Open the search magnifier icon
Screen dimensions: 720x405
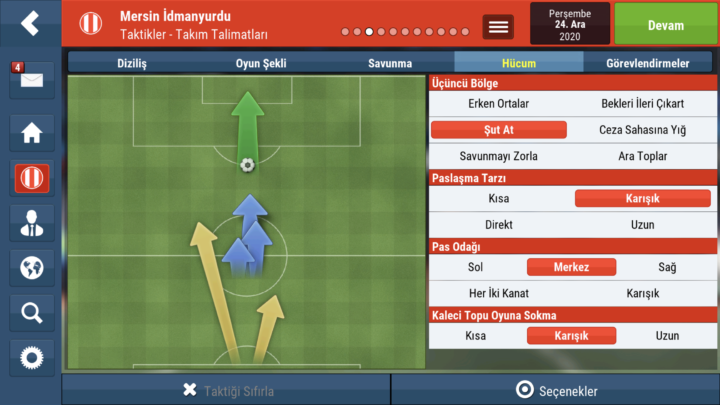pyautogui.click(x=31, y=313)
